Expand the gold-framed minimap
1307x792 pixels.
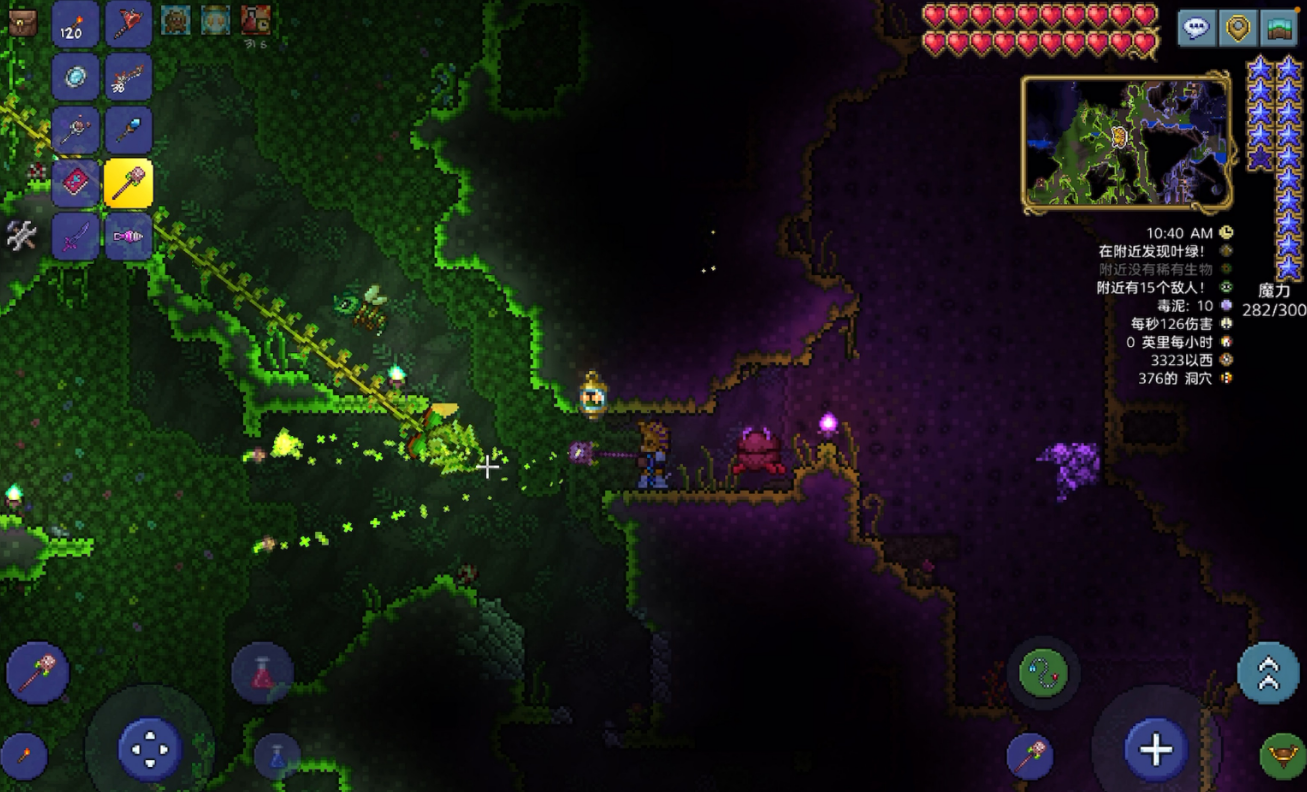1126,142
